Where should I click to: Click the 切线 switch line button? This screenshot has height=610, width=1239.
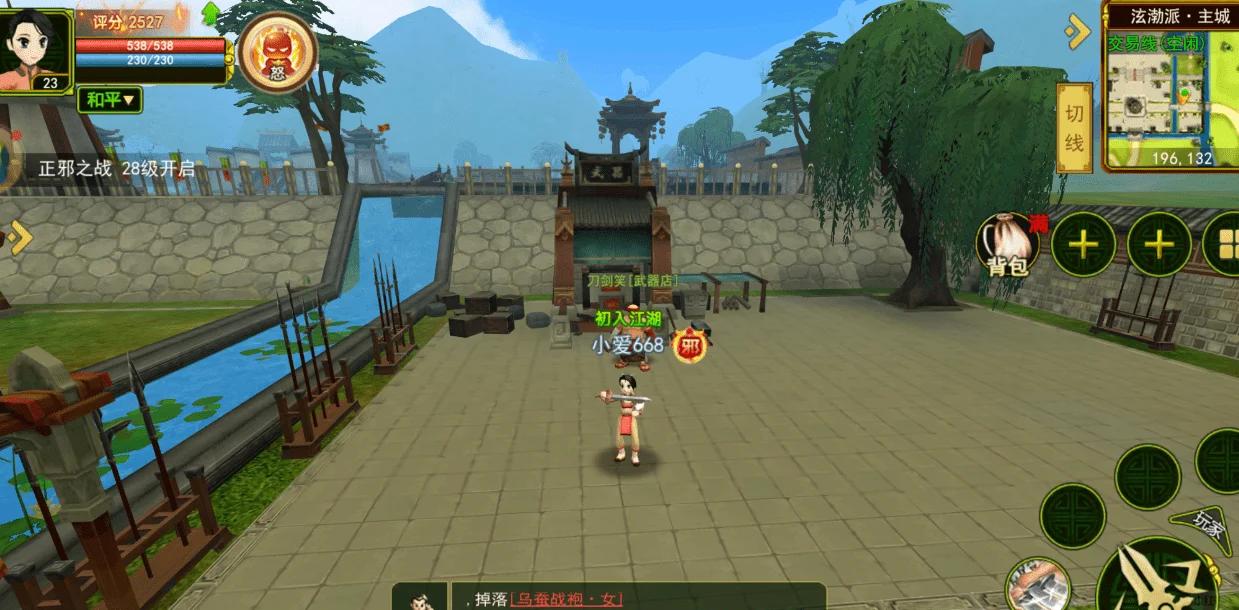(x=1074, y=128)
